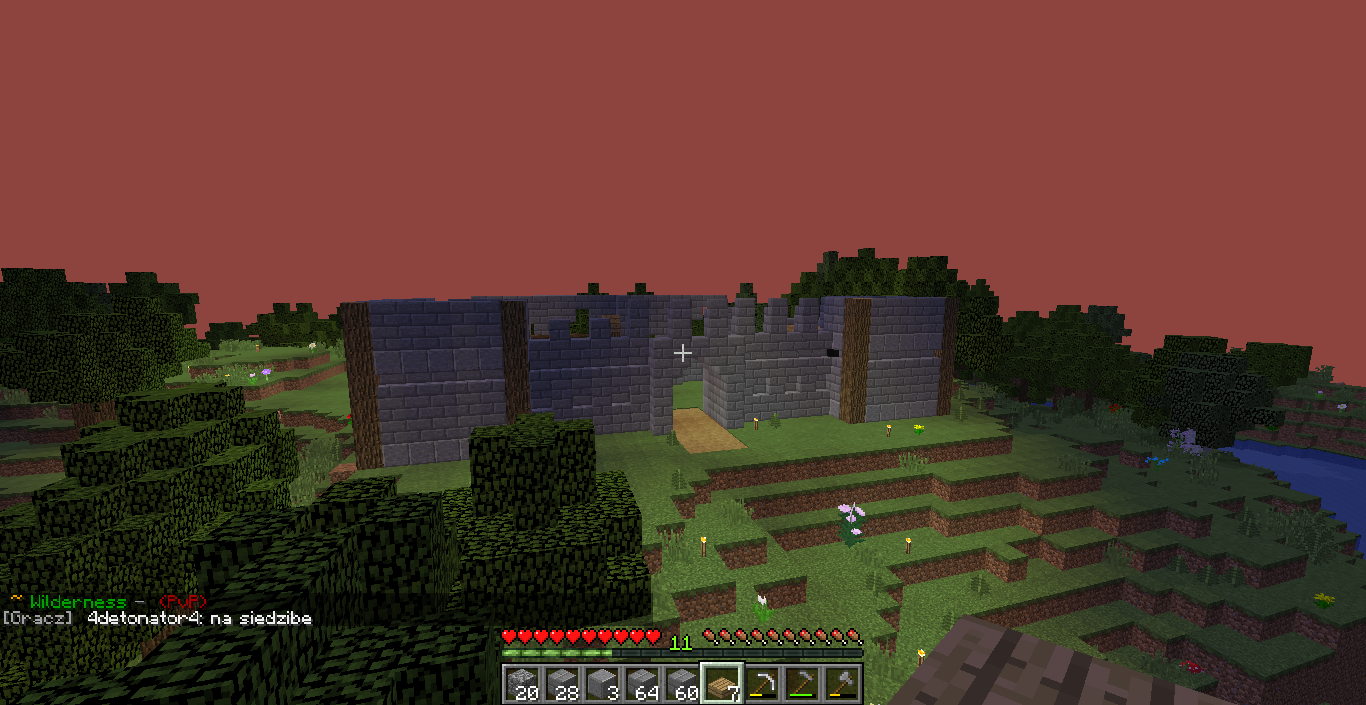Viewport: 1366px width, 705px height.
Task: Switch to the axe hotbar slot
Action: click(x=842, y=684)
